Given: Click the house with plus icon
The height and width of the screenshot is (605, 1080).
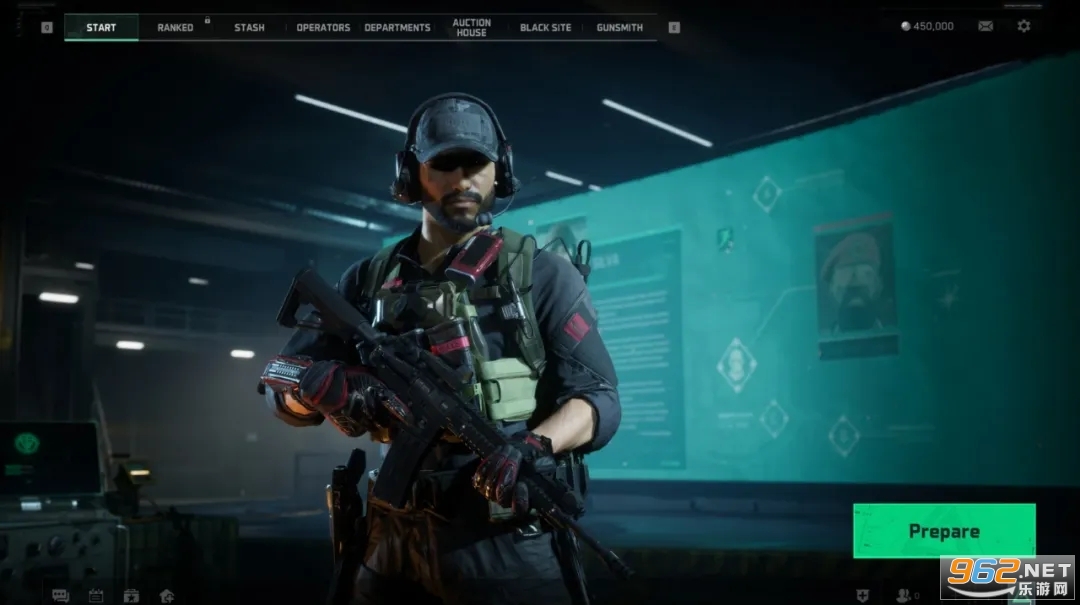Looking at the screenshot, I should tap(167, 596).
